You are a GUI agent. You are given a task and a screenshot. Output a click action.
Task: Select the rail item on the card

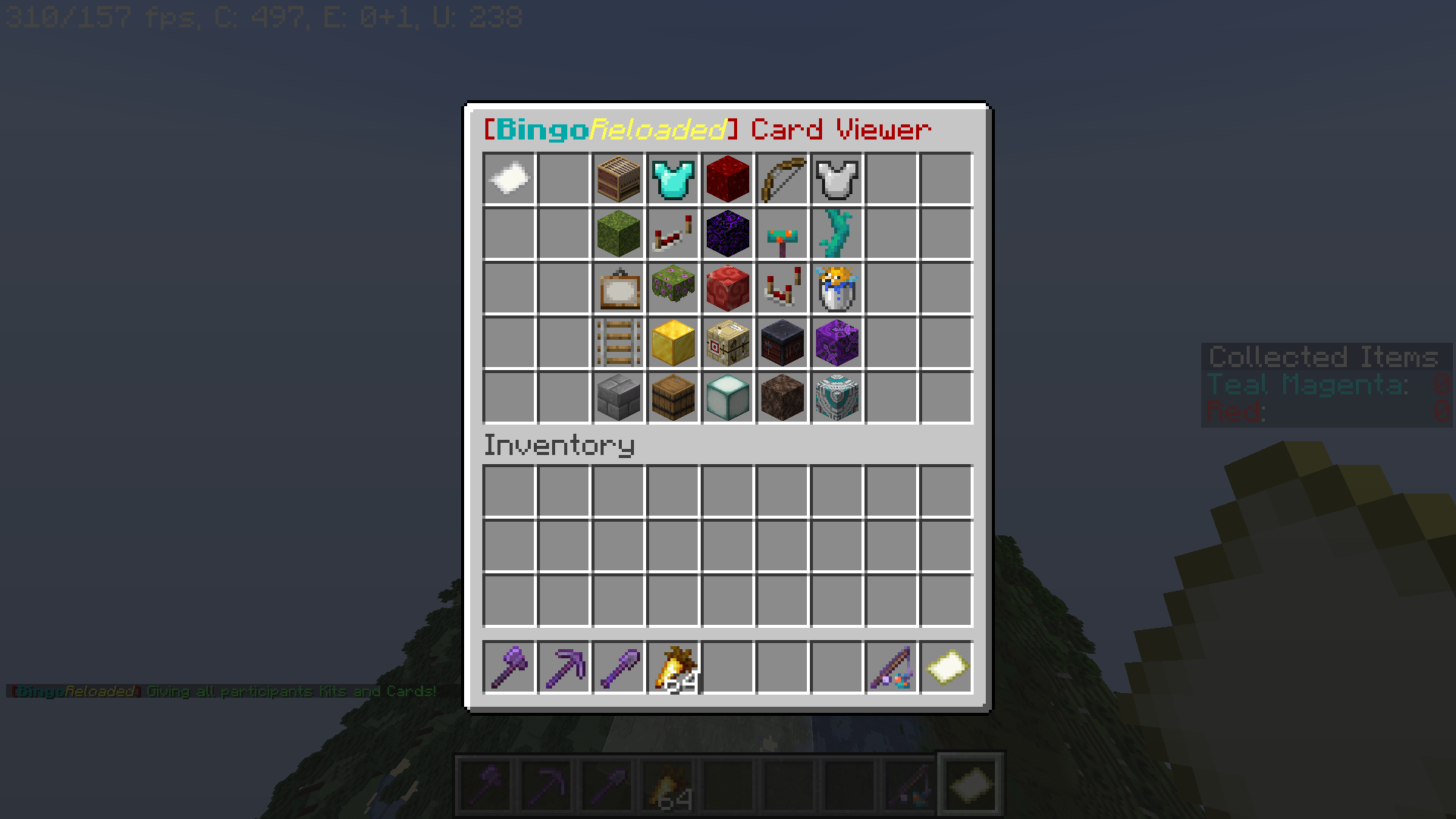click(618, 343)
